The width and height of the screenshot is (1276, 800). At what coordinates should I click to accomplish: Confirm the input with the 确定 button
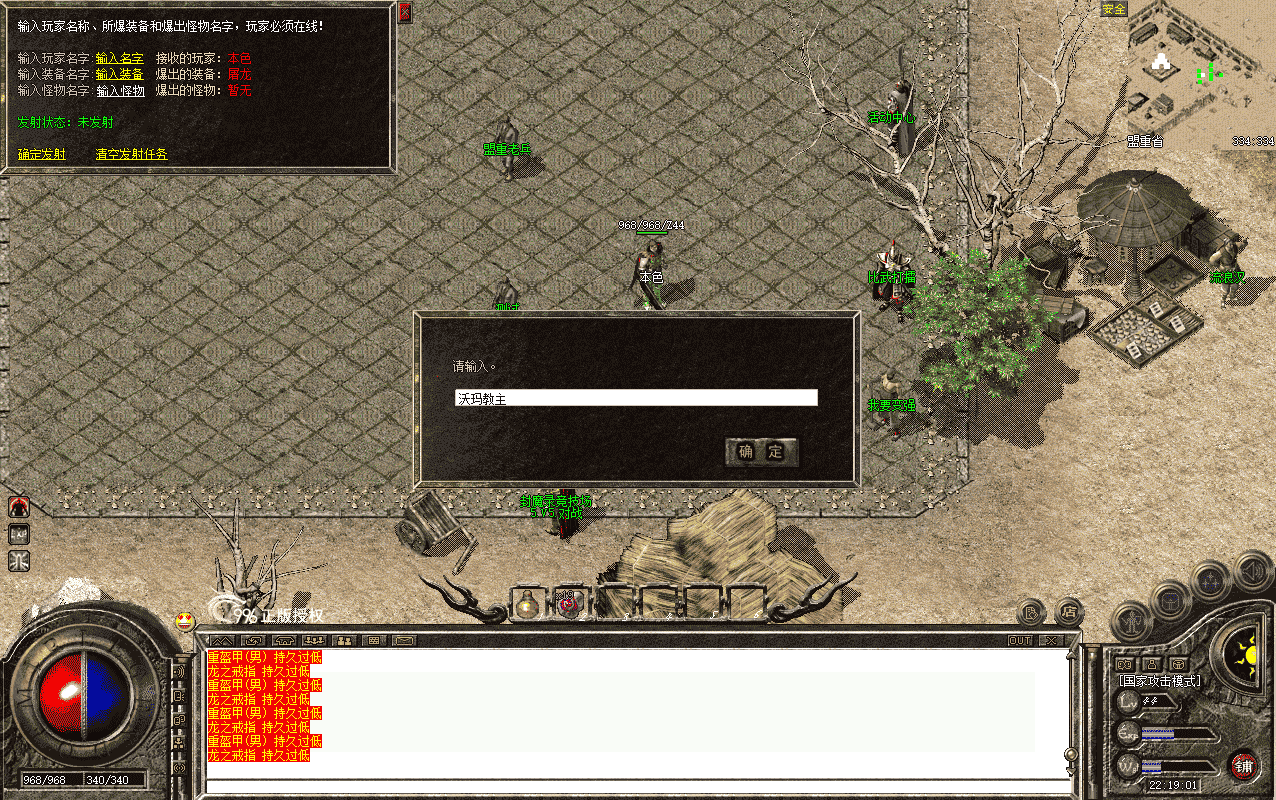[x=761, y=452]
